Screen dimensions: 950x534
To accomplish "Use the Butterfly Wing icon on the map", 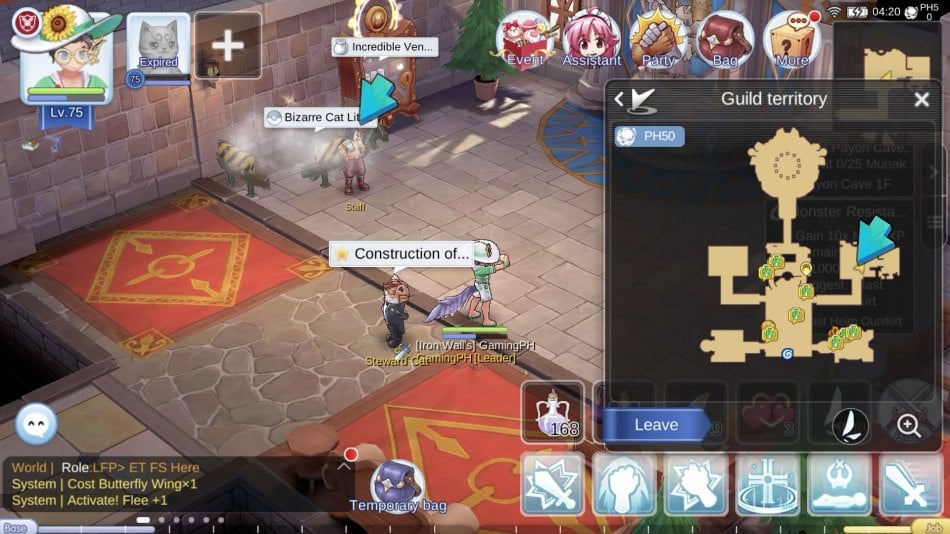I will [x=850, y=426].
